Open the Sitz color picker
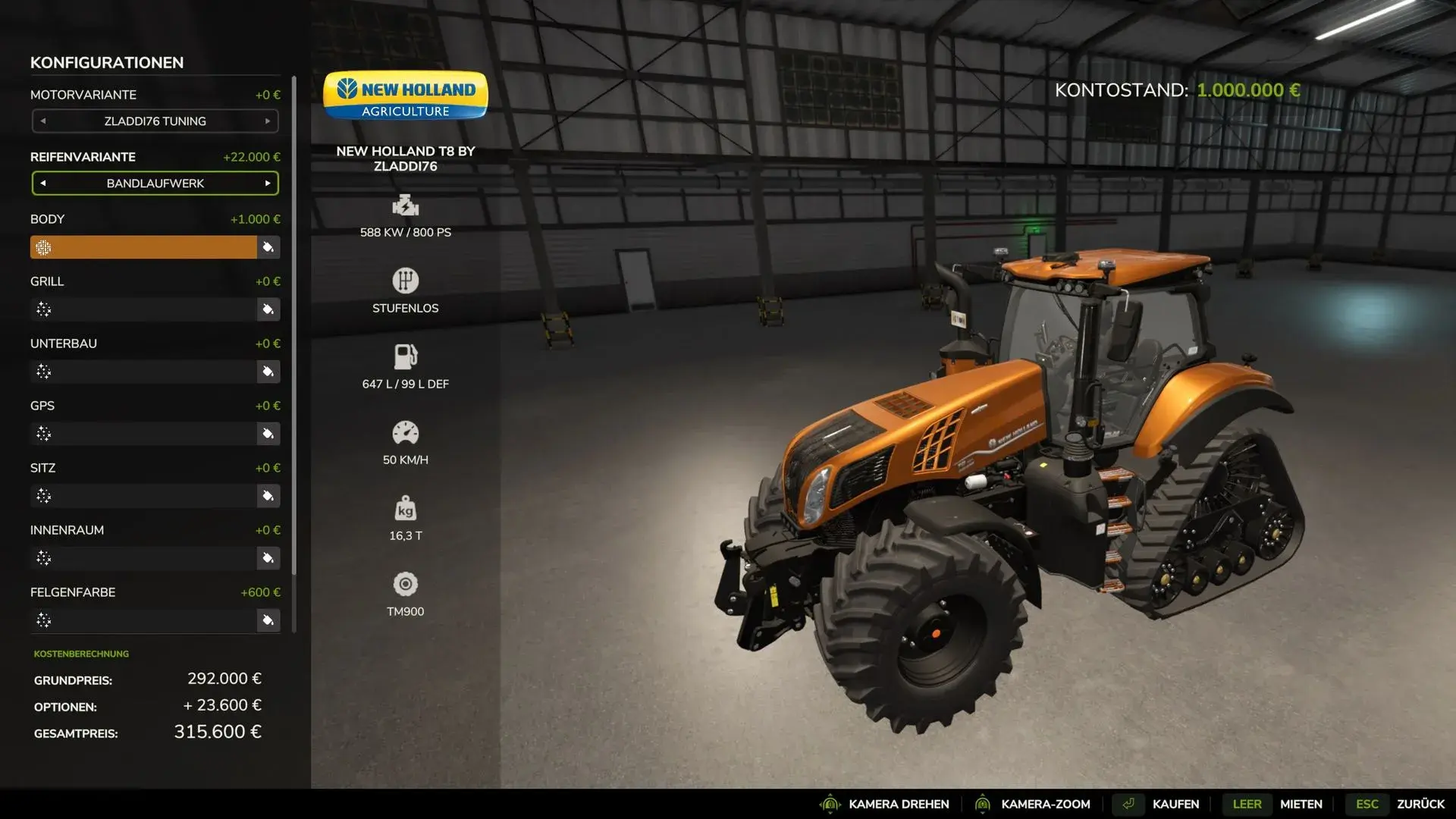 click(x=268, y=496)
